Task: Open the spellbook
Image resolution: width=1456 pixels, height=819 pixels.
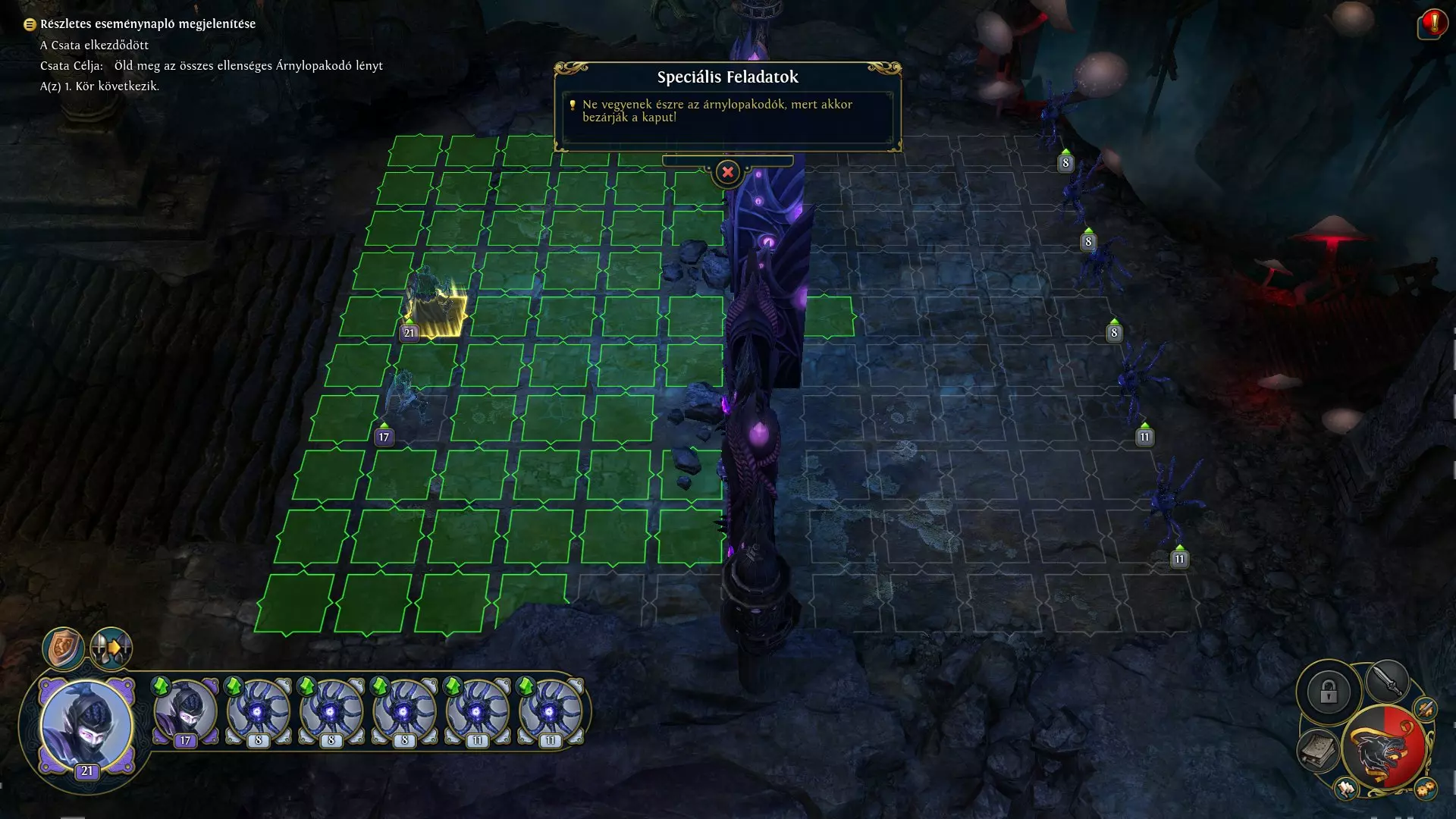Action: coord(1319,749)
